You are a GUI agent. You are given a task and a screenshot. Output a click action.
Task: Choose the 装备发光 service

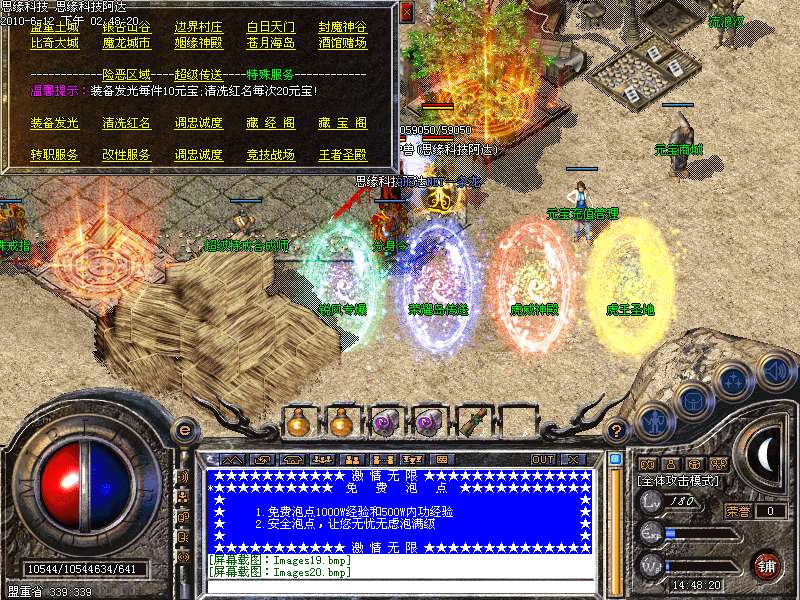[x=55, y=124]
